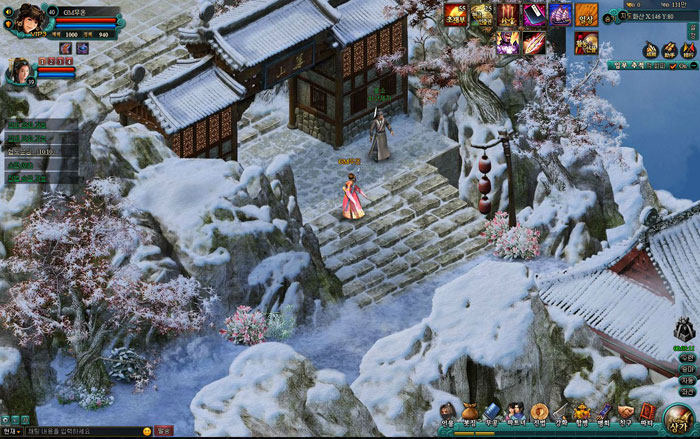Viewport: 700px width, 439px height.
Task: Open the golden helmet menu icon
Action: (582, 412)
